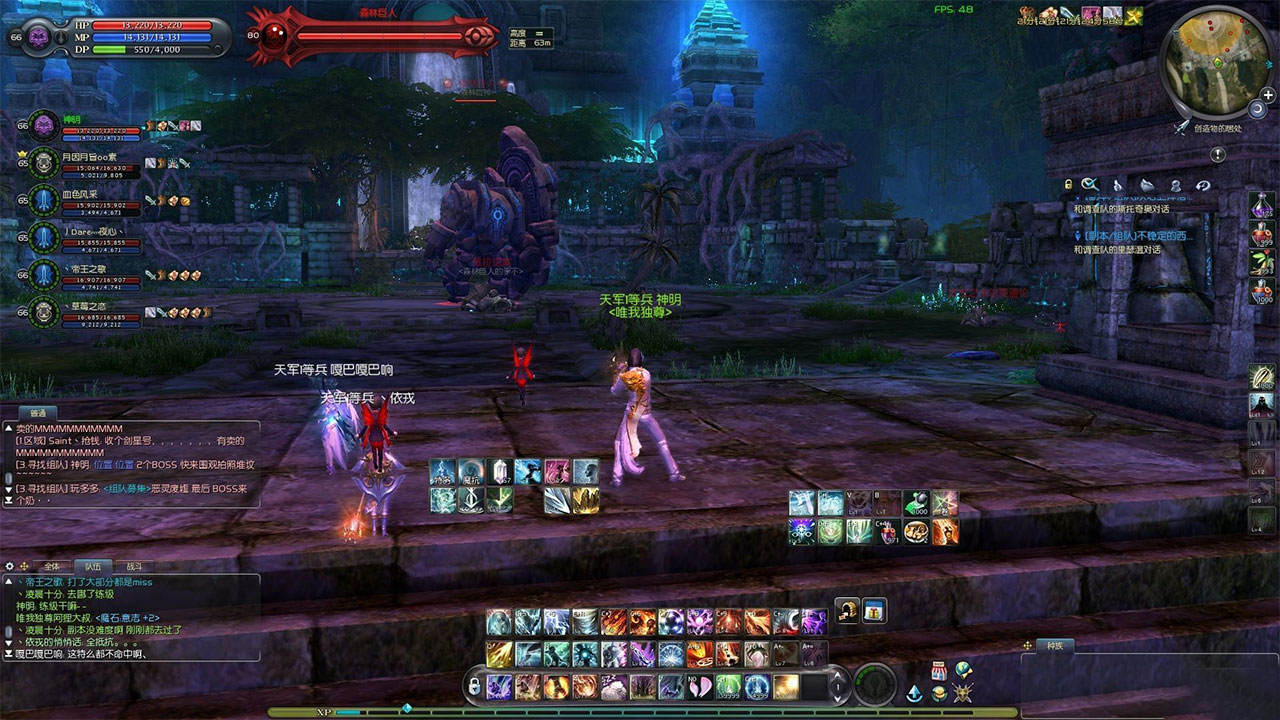Toggle the crescent moon button on minimap
This screenshot has width=1280, height=720.
[1256, 109]
